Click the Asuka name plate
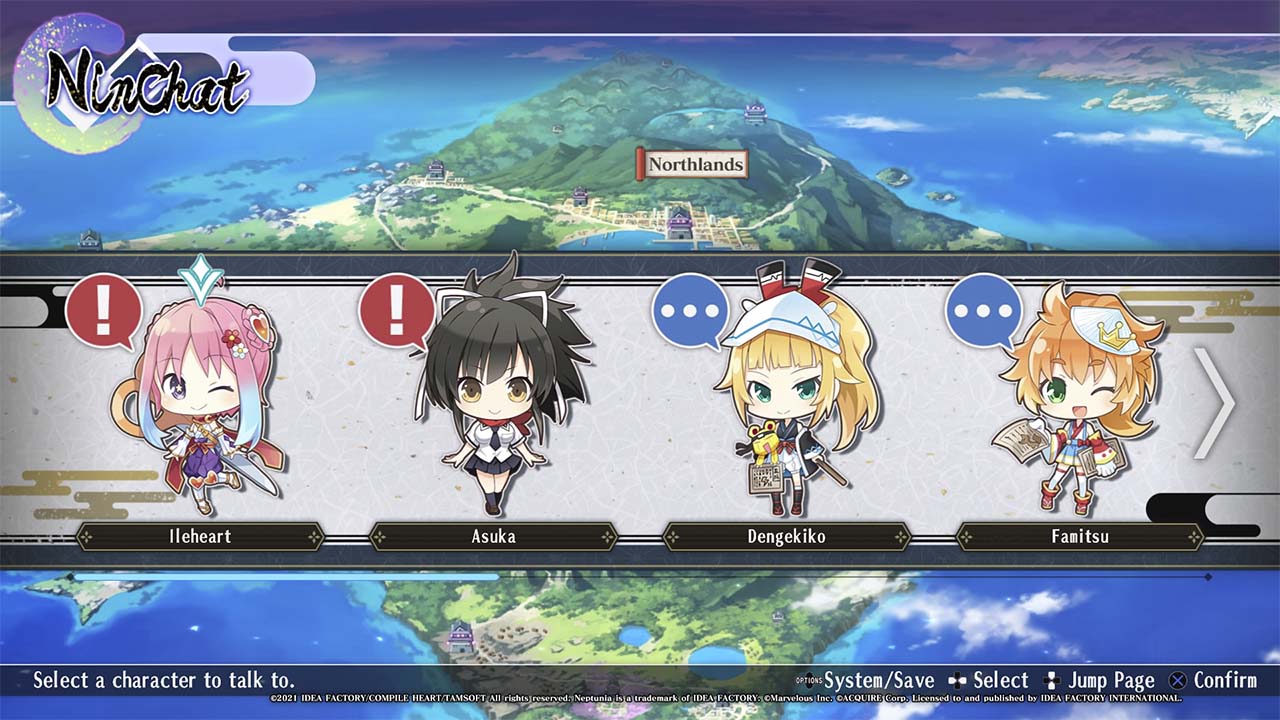This screenshot has width=1280, height=720. click(493, 537)
